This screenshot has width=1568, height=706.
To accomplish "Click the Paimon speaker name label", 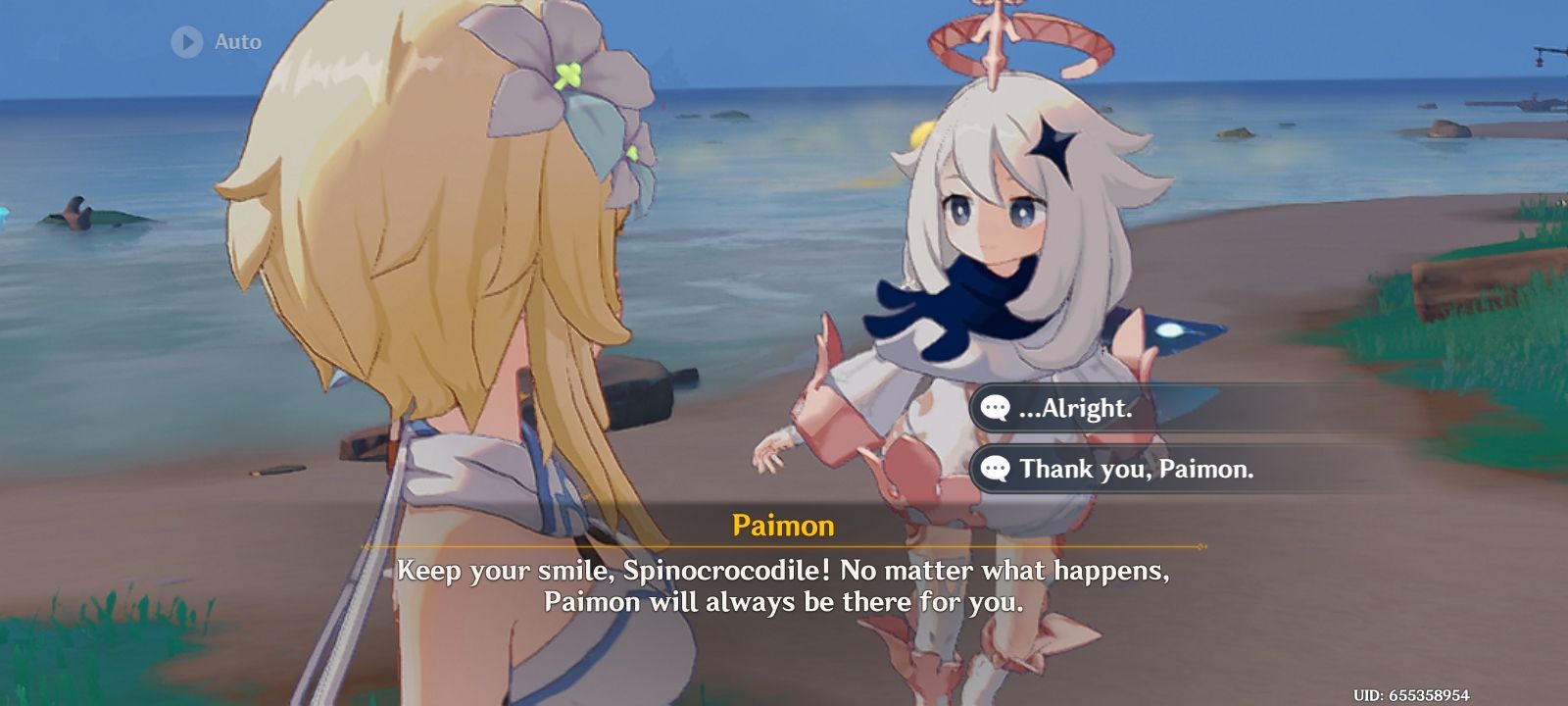I will point(784,526).
